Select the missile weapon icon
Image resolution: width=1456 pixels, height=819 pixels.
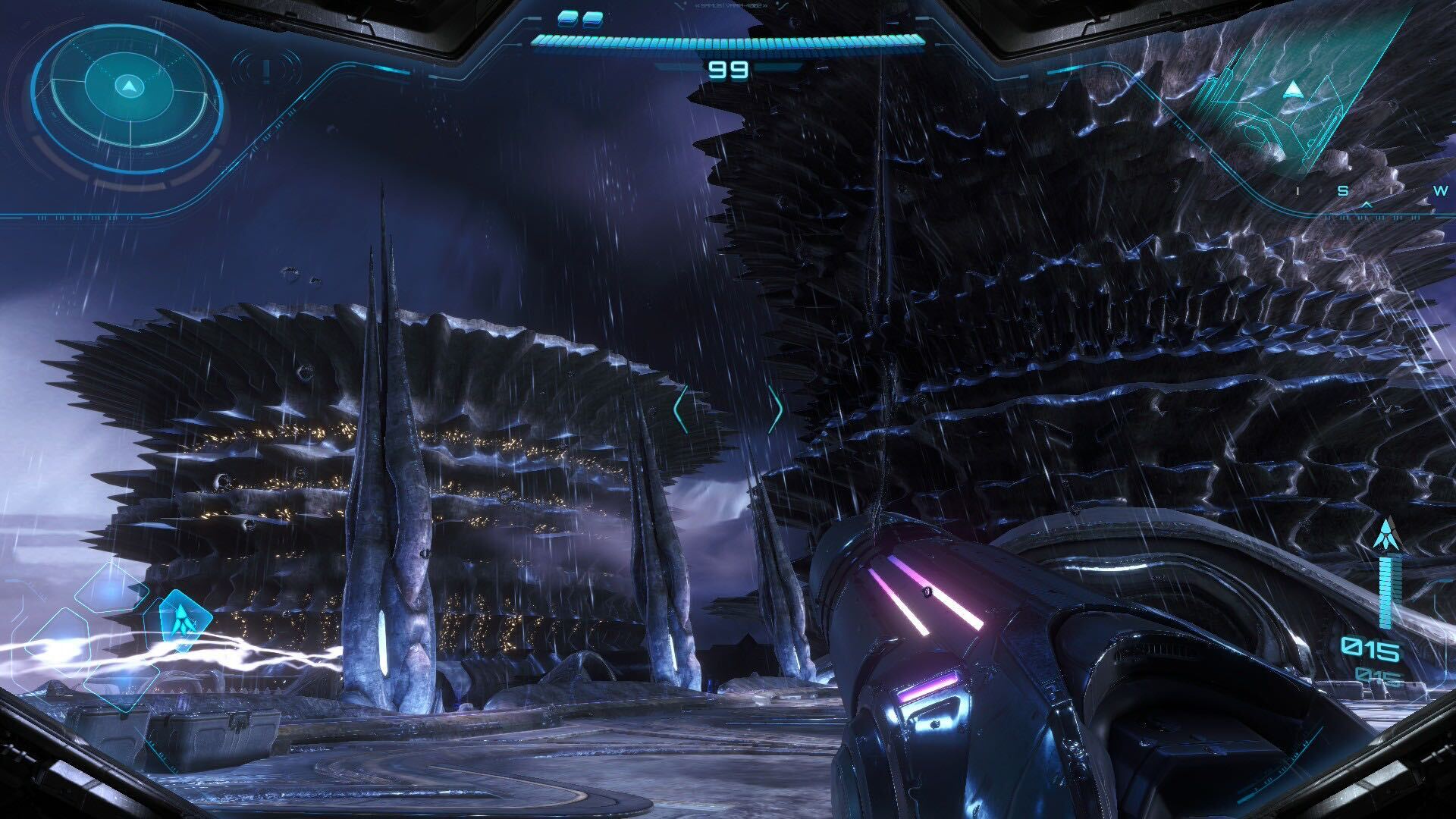click(x=1385, y=535)
